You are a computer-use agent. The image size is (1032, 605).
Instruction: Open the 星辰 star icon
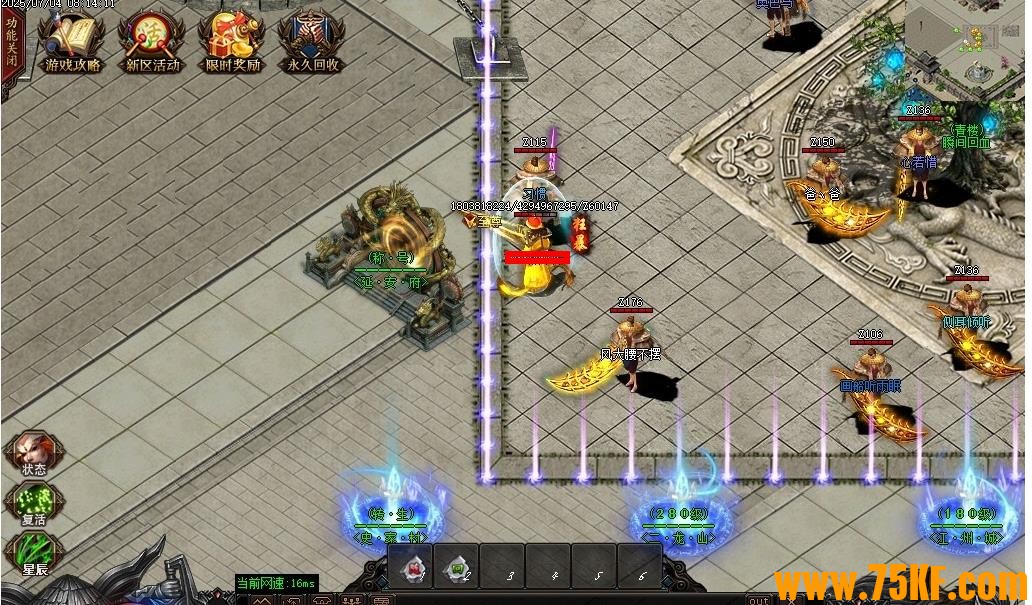[34, 552]
